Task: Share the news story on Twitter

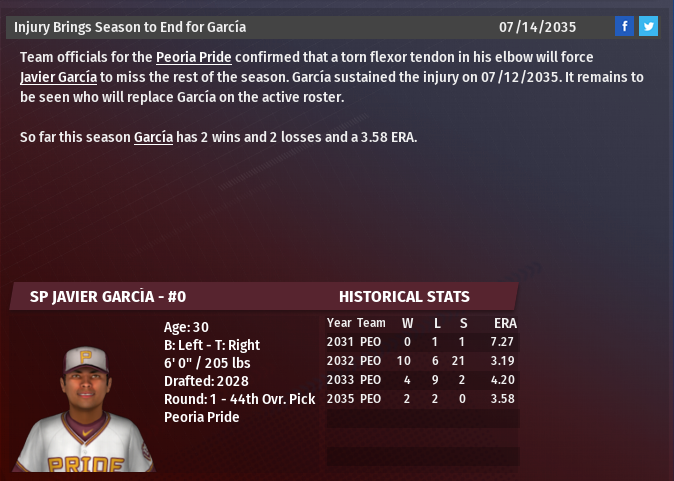Action: pos(648,26)
